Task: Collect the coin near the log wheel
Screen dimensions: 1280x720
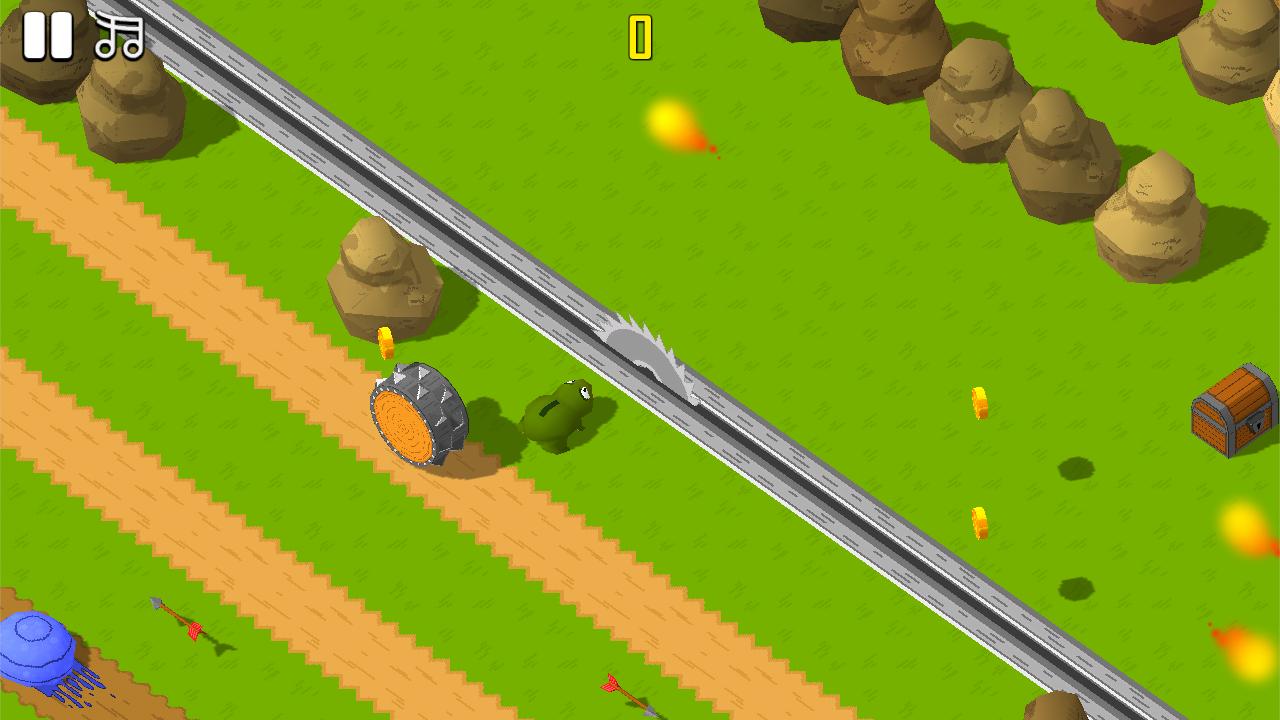Action: click(387, 340)
